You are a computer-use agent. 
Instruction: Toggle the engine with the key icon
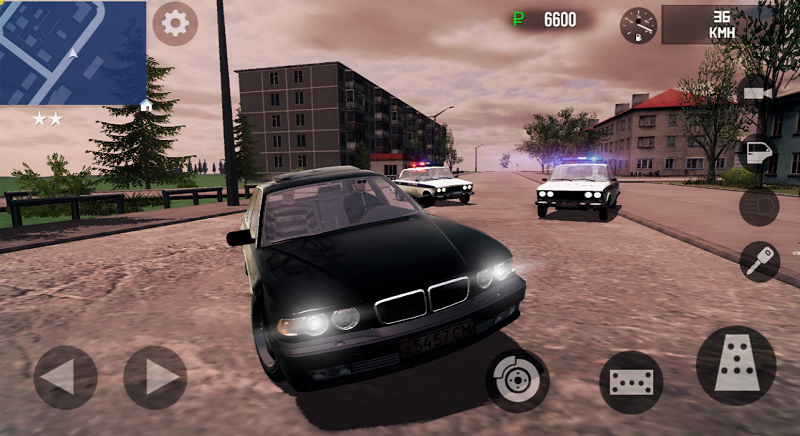759,261
